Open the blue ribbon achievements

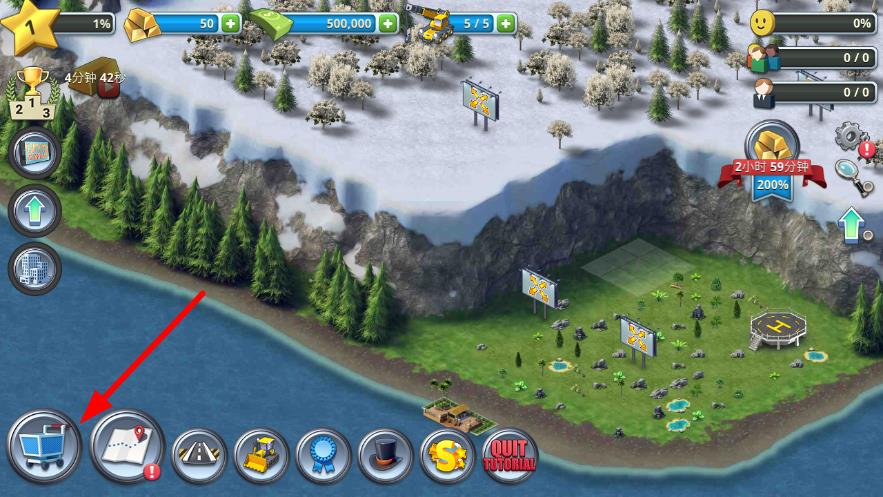tap(323, 456)
